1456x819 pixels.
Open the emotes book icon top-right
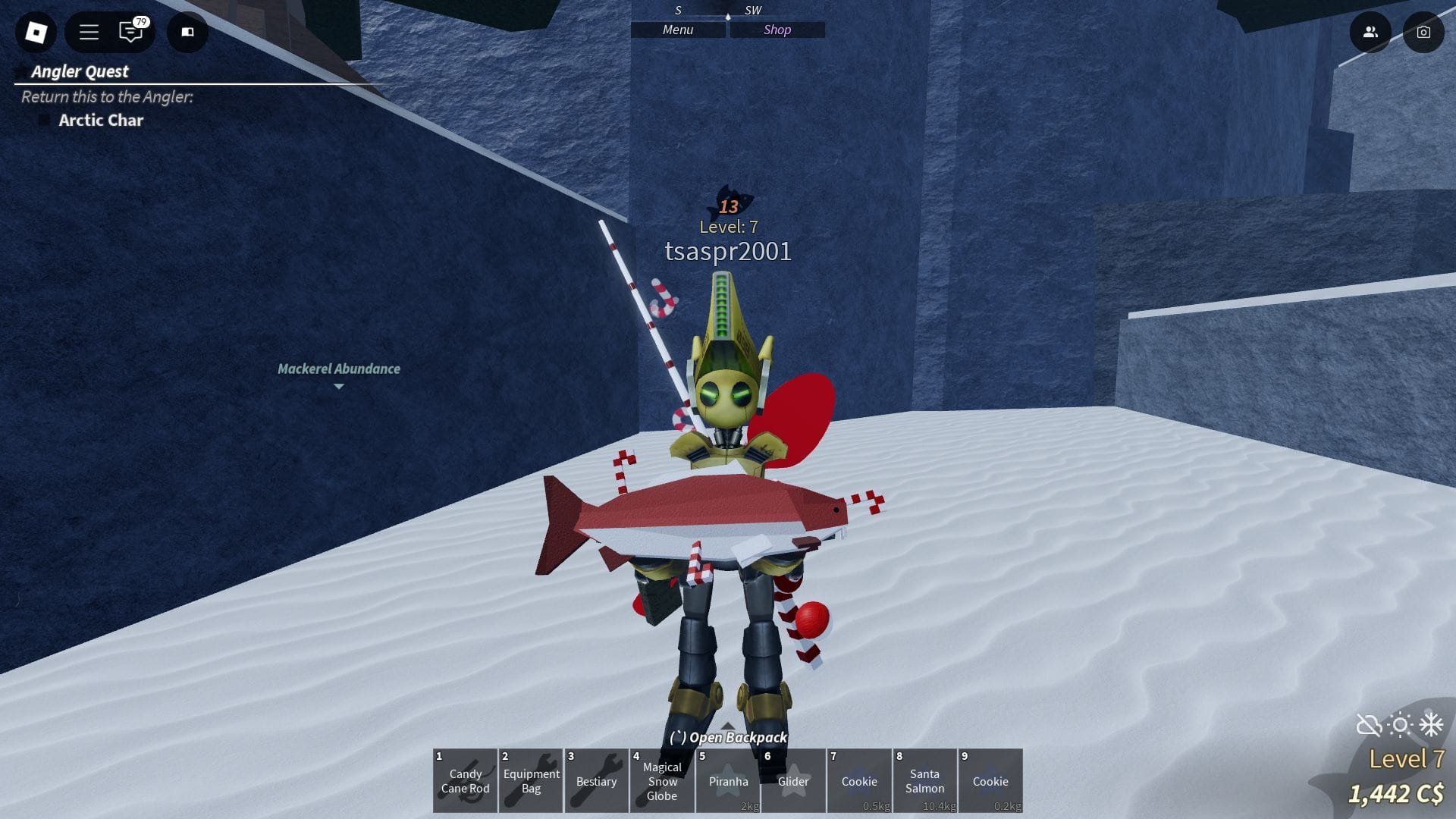(x=187, y=33)
